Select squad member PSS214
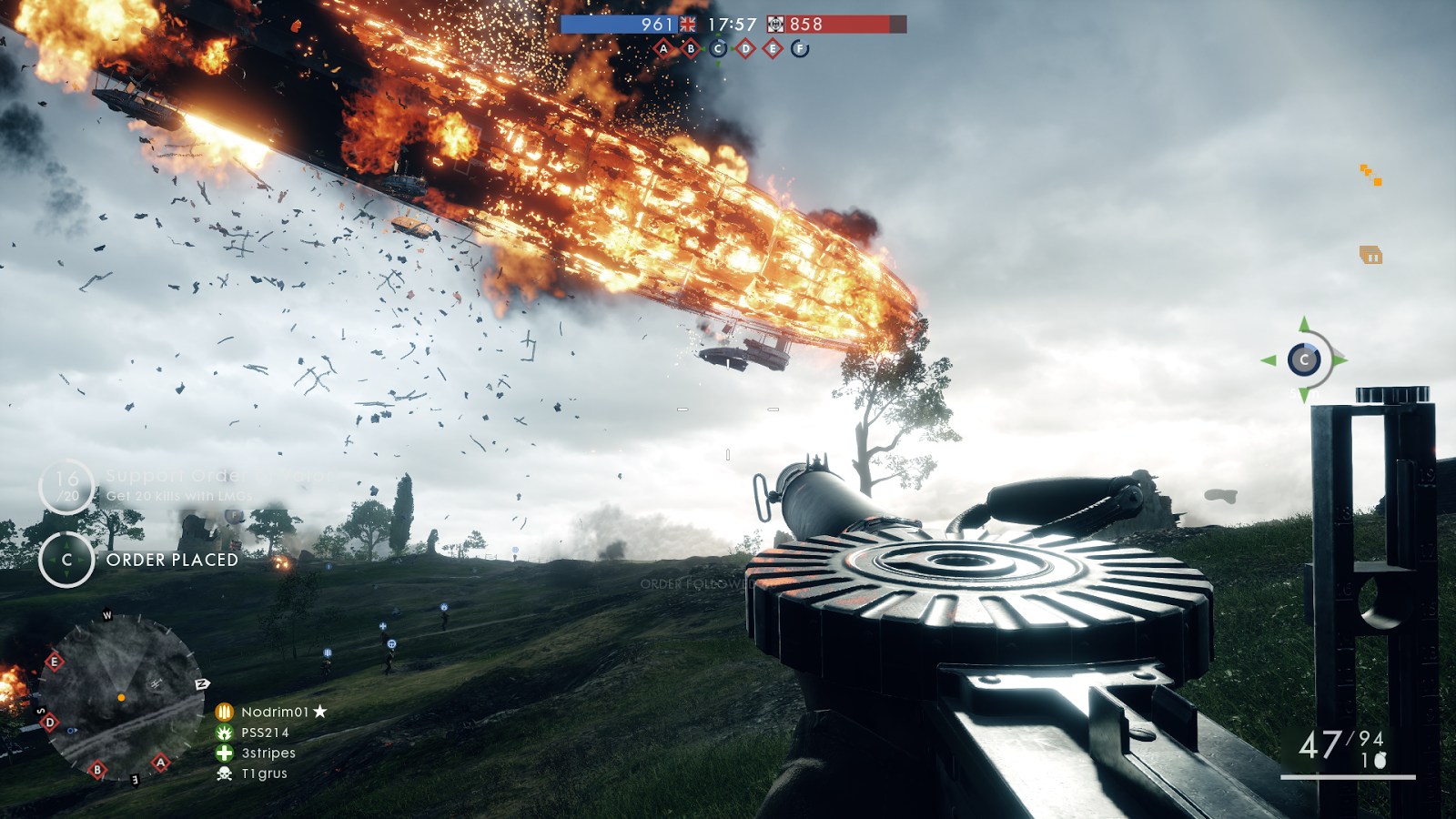Screen dimensions: 1456x819 point(265,733)
